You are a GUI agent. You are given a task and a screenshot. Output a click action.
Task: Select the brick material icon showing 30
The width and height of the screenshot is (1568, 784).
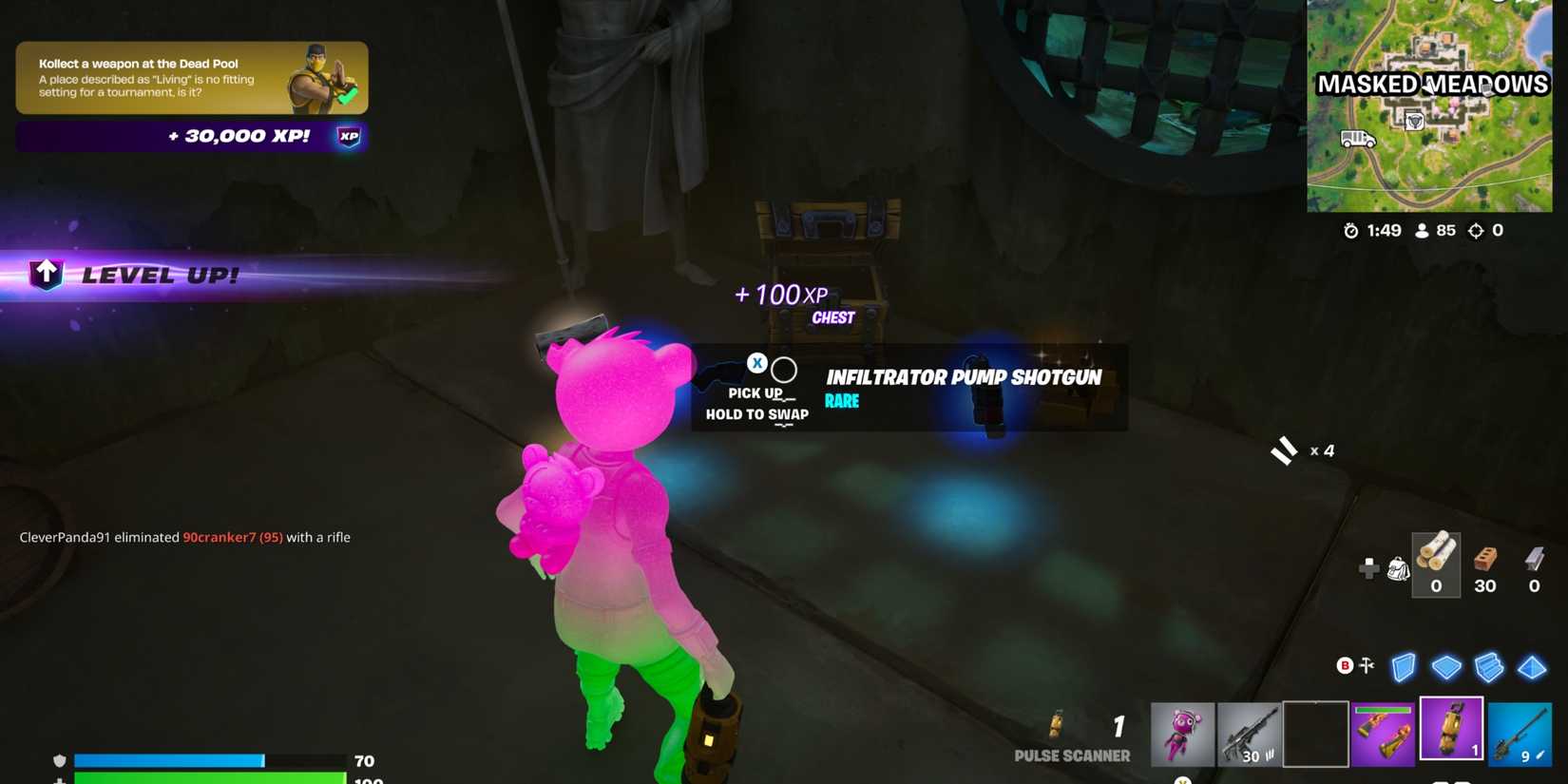[1485, 561]
